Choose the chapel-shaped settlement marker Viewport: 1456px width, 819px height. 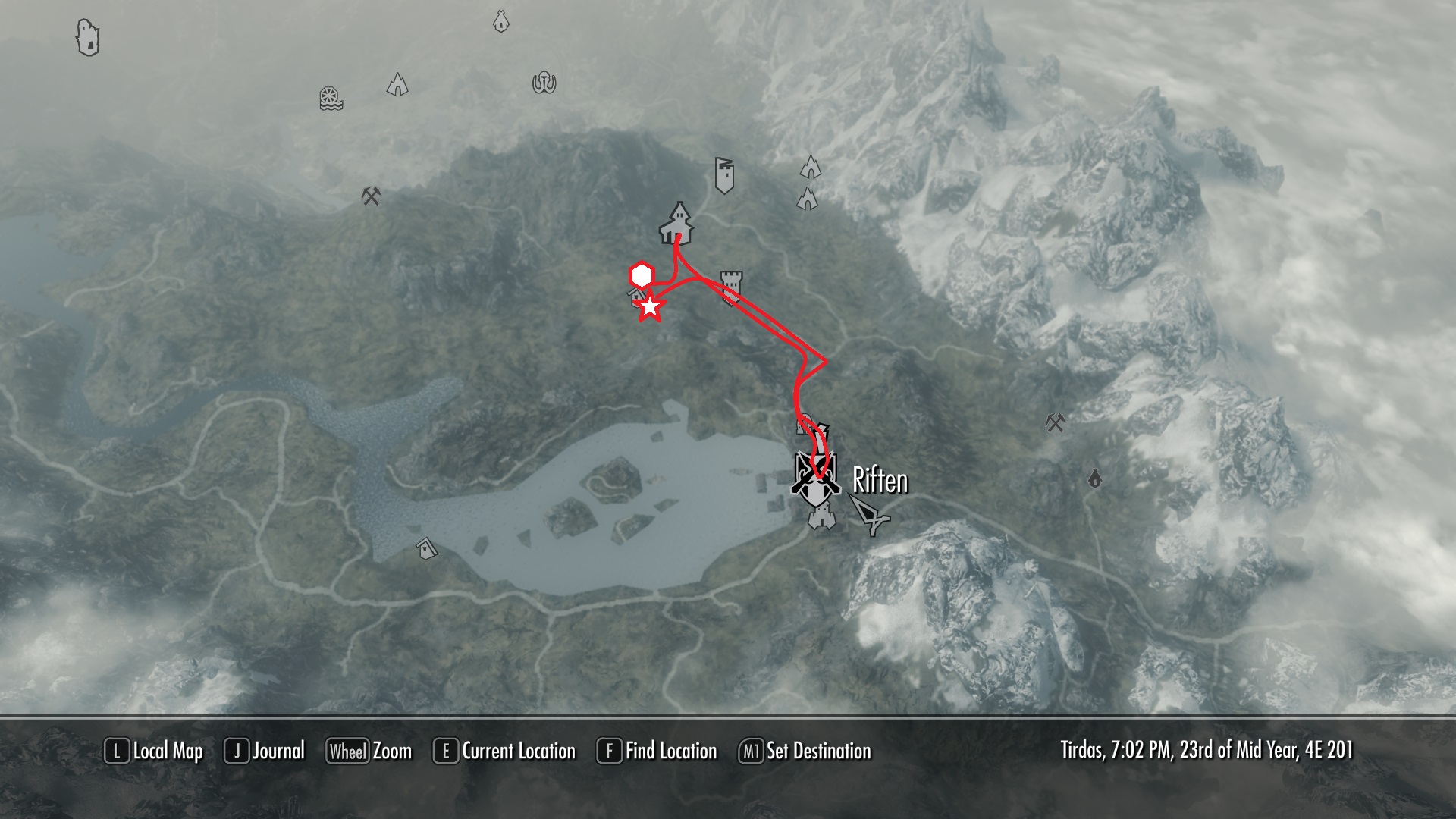[676, 222]
